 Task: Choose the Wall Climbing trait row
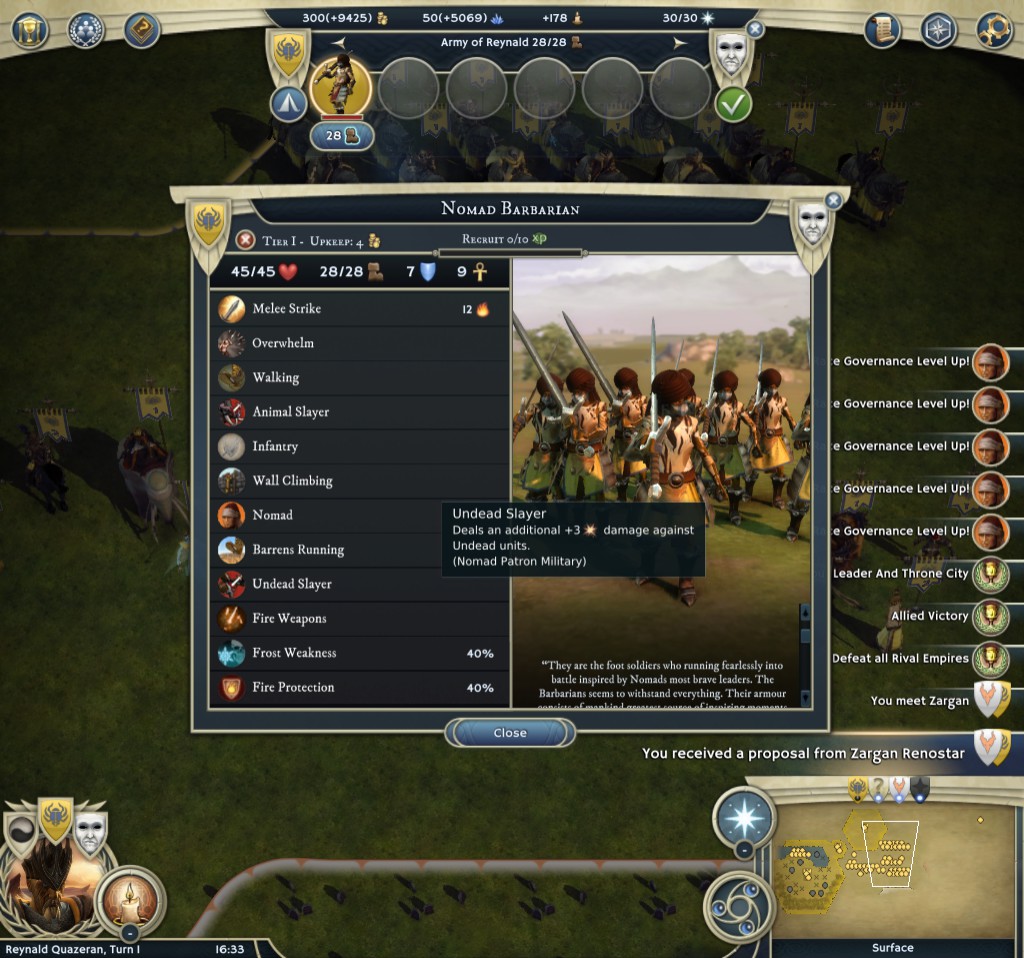coord(358,481)
